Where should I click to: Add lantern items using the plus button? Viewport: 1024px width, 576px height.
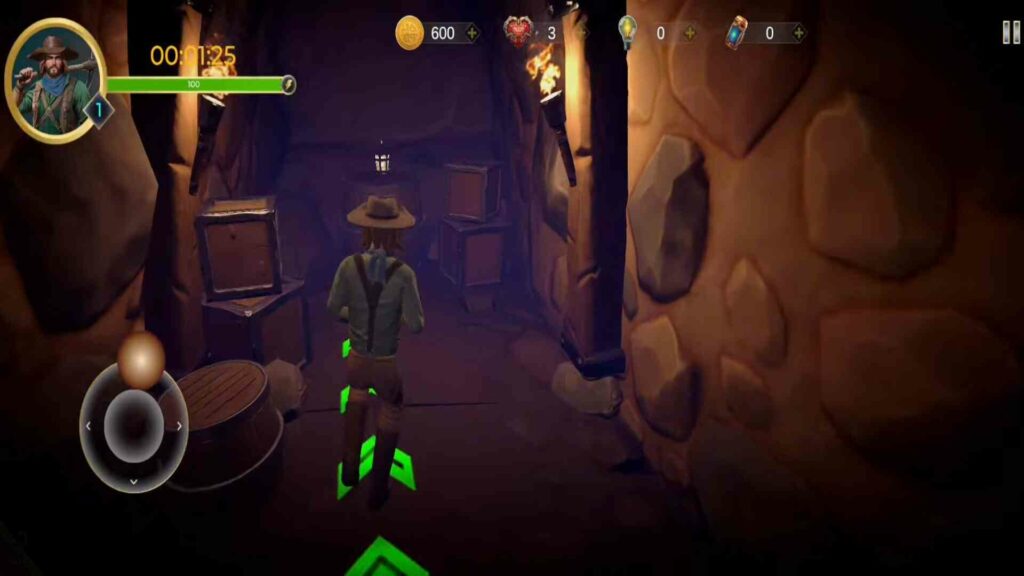click(x=798, y=33)
